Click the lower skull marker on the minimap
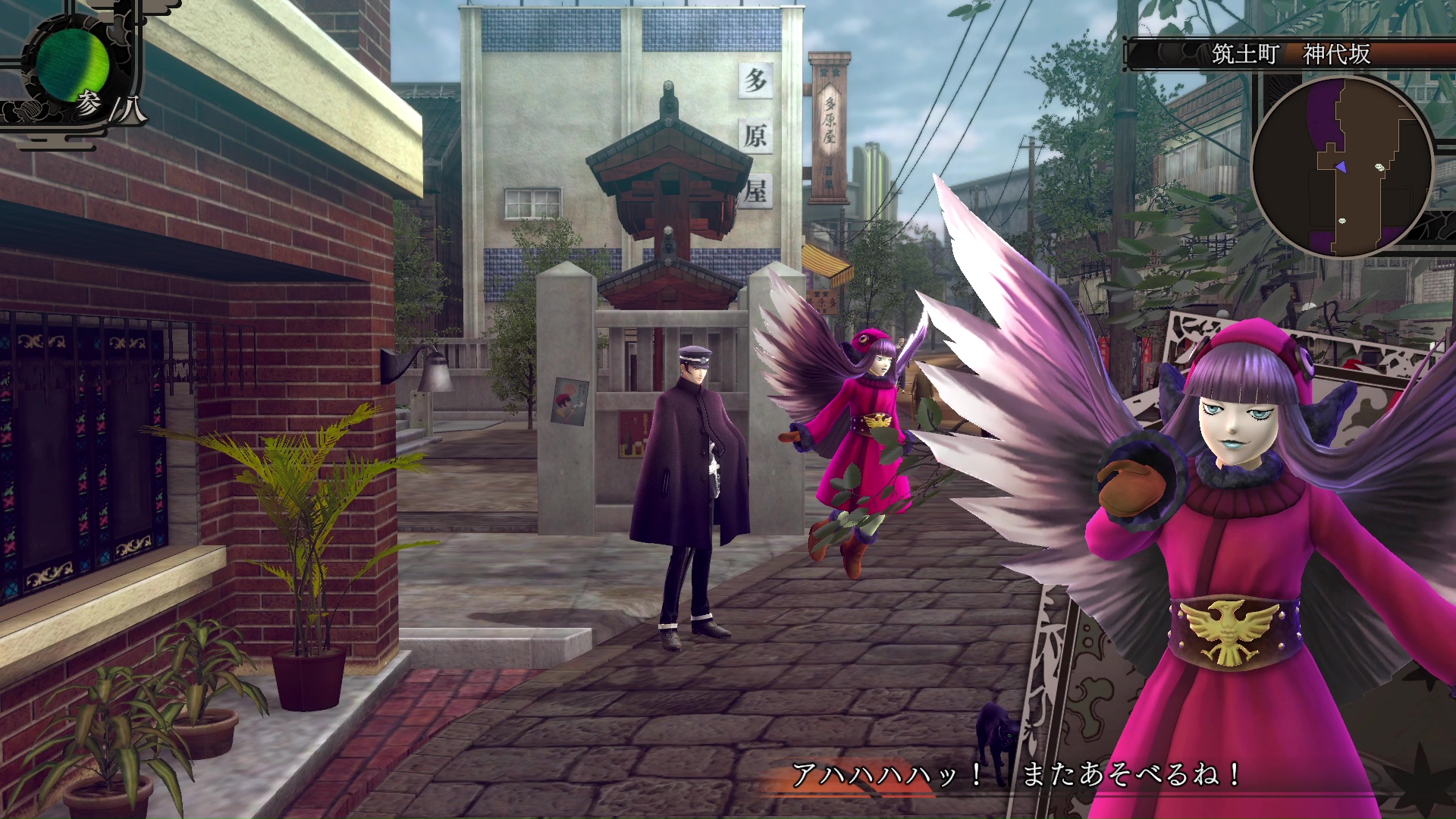Screen dimensions: 1456x819 1342,220
